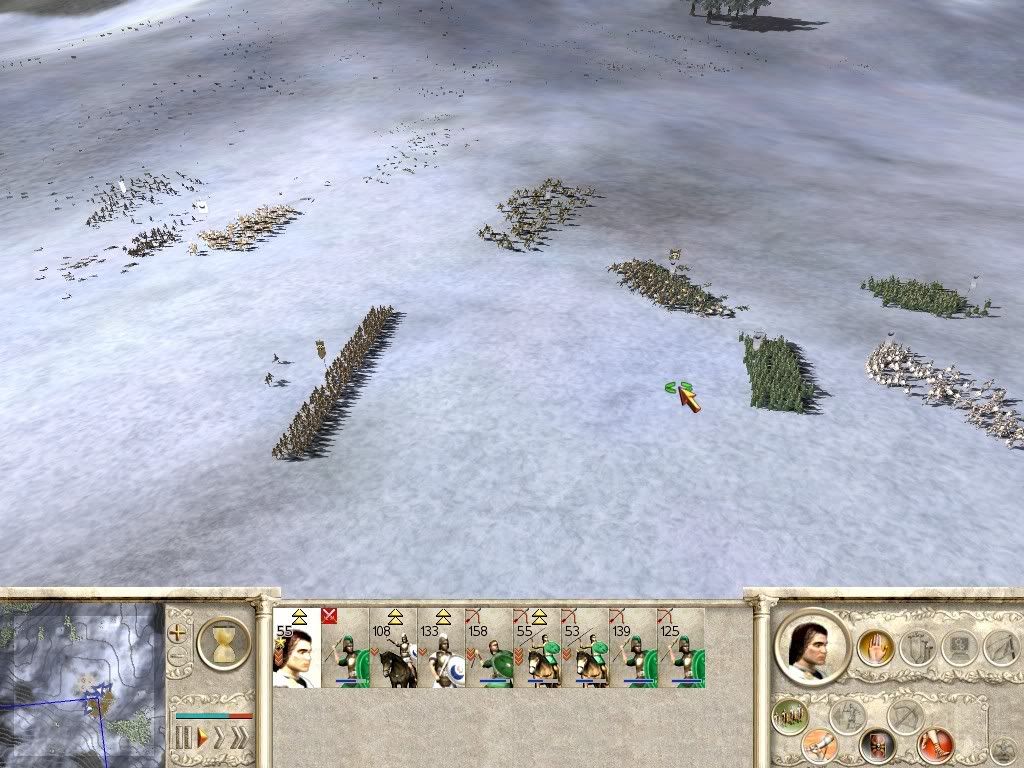Set battle speed to triple fast-forward
The width and height of the screenshot is (1024, 768).
[238, 738]
